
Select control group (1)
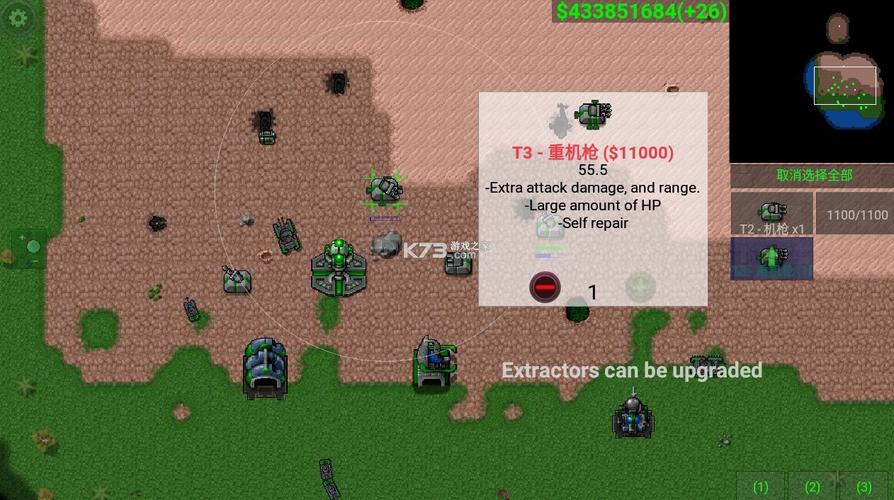click(x=761, y=486)
